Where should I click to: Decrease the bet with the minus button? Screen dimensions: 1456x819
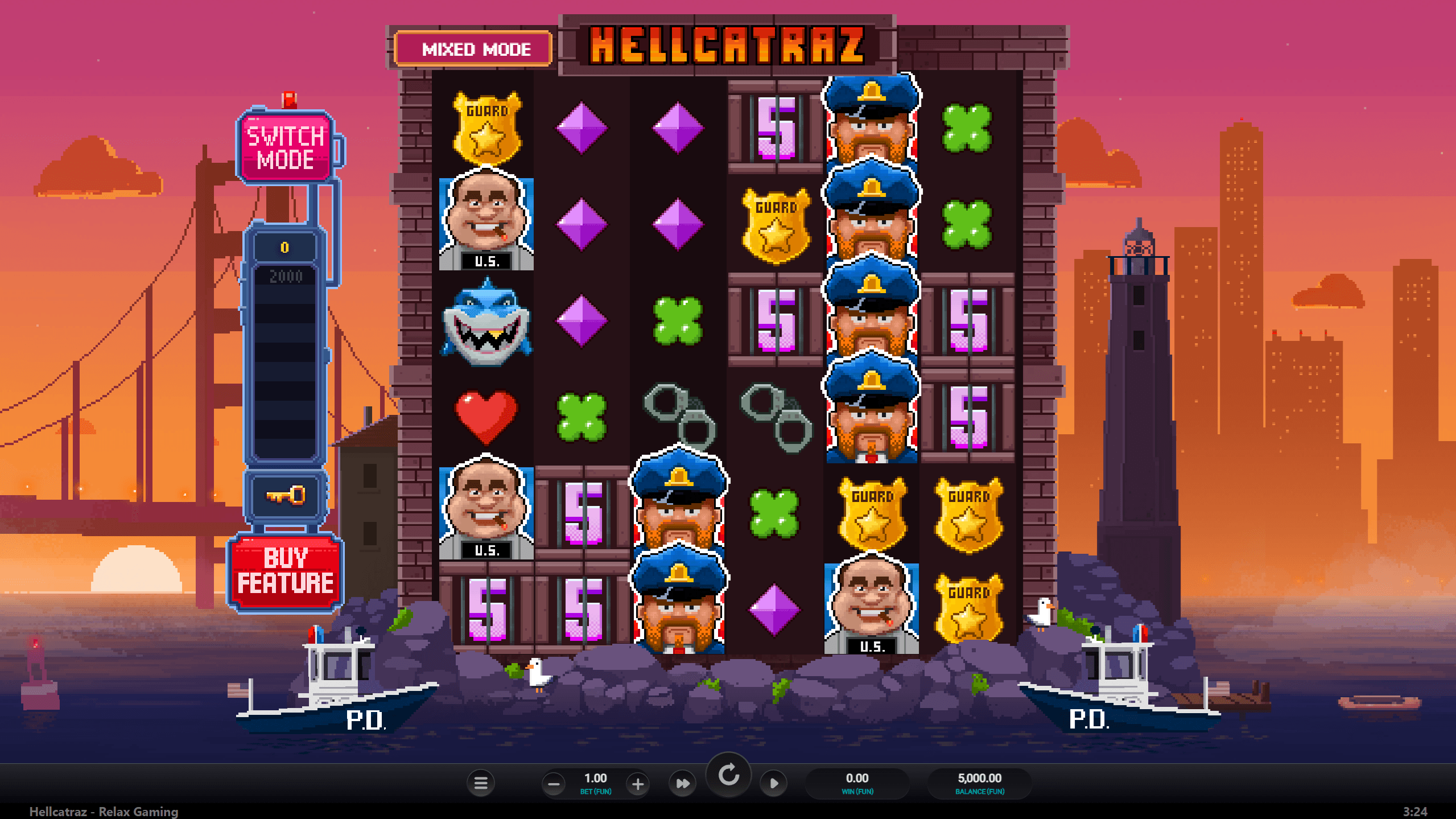click(x=554, y=784)
